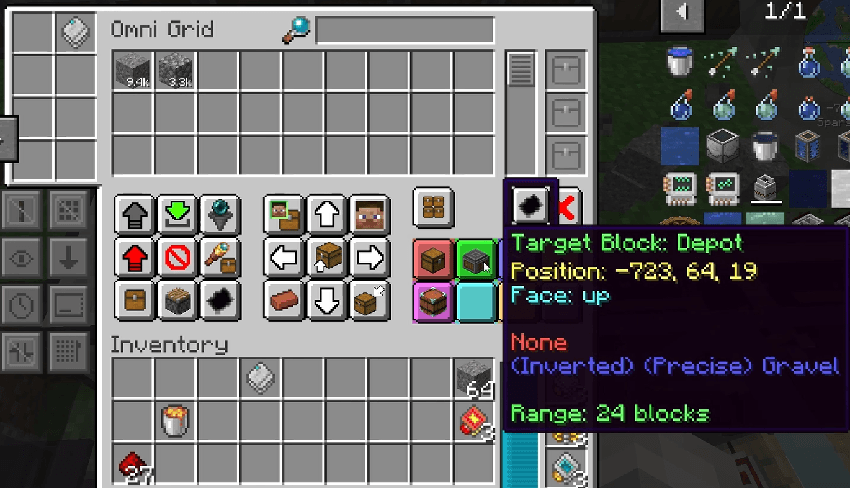Click the four-chest grid button

[x=434, y=208]
